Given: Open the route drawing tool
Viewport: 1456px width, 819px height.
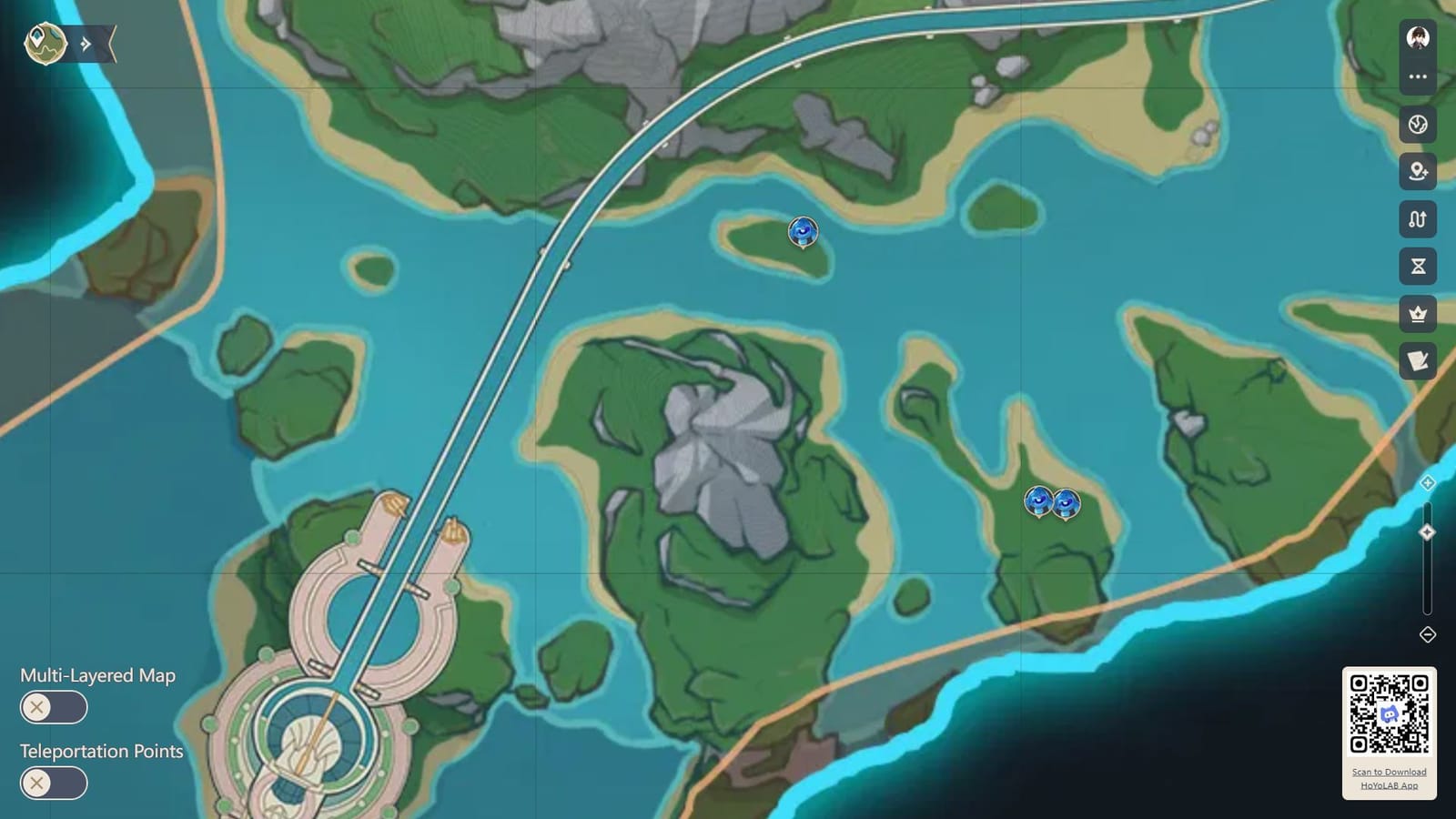Looking at the screenshot, I should (x=1416, y=219).
